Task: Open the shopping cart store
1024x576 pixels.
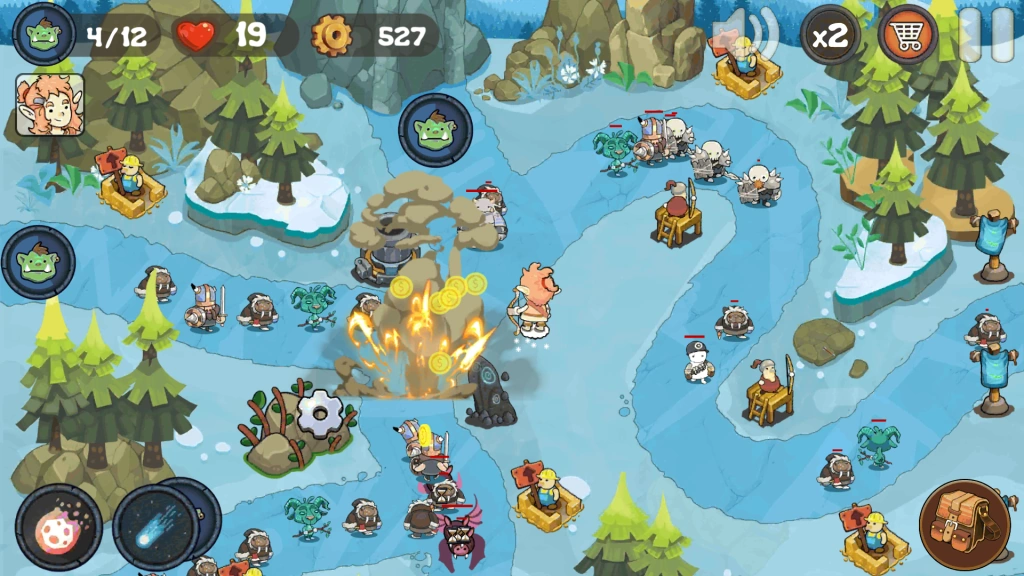Action: [907, 36]
